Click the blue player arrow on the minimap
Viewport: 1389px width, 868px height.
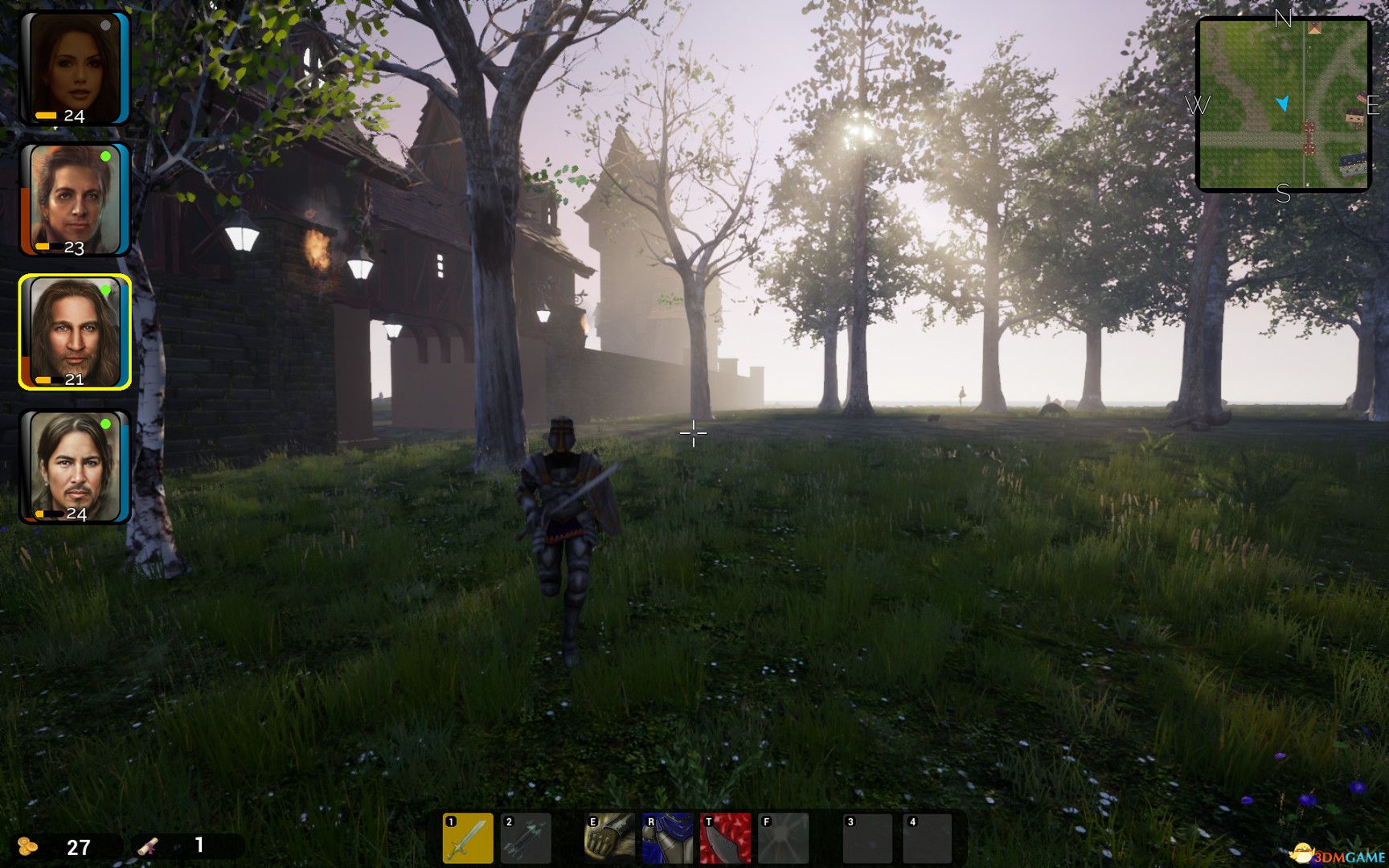(x=1283, y=103)
